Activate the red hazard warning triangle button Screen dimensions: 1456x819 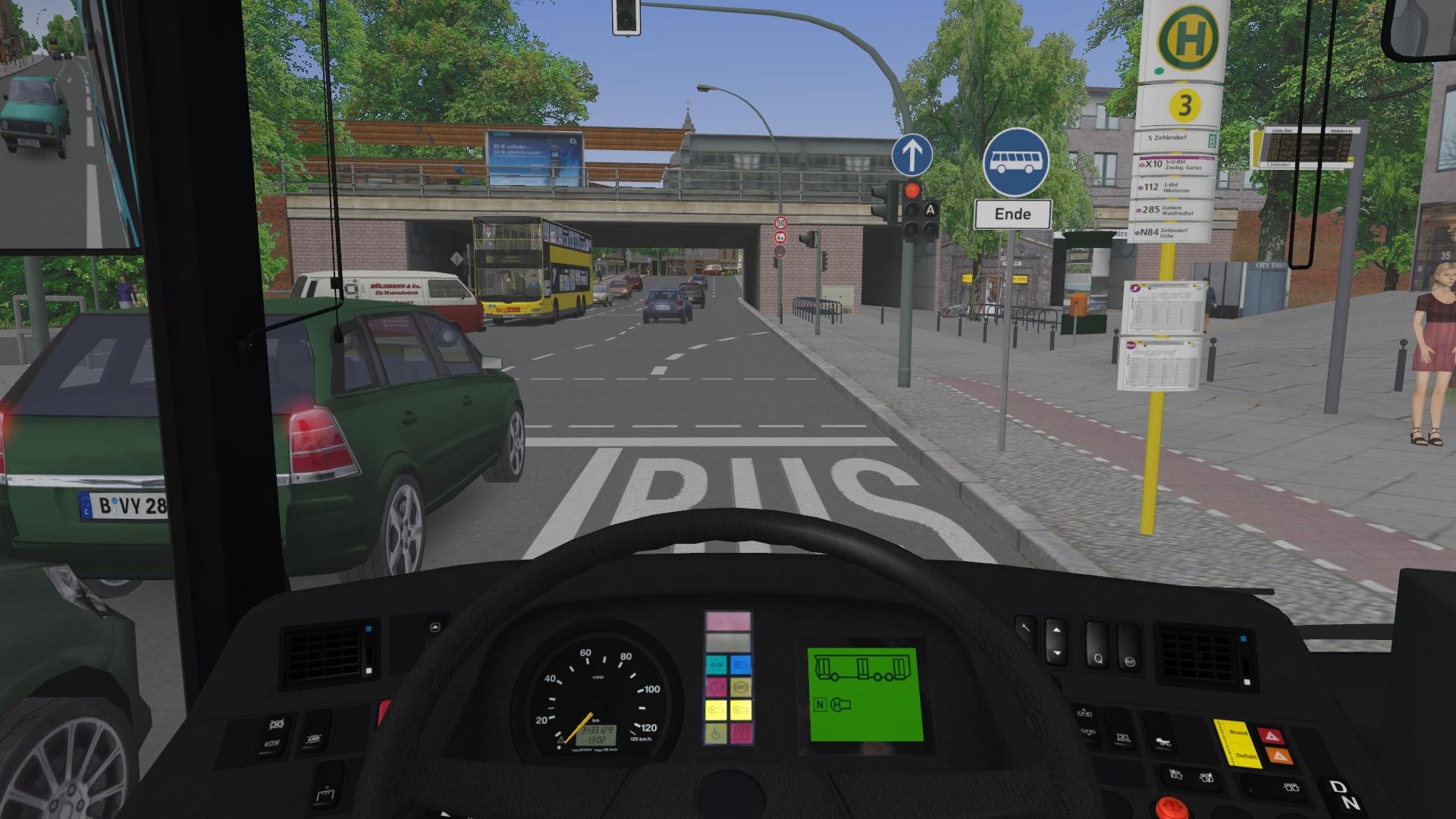pos(1272,736)
